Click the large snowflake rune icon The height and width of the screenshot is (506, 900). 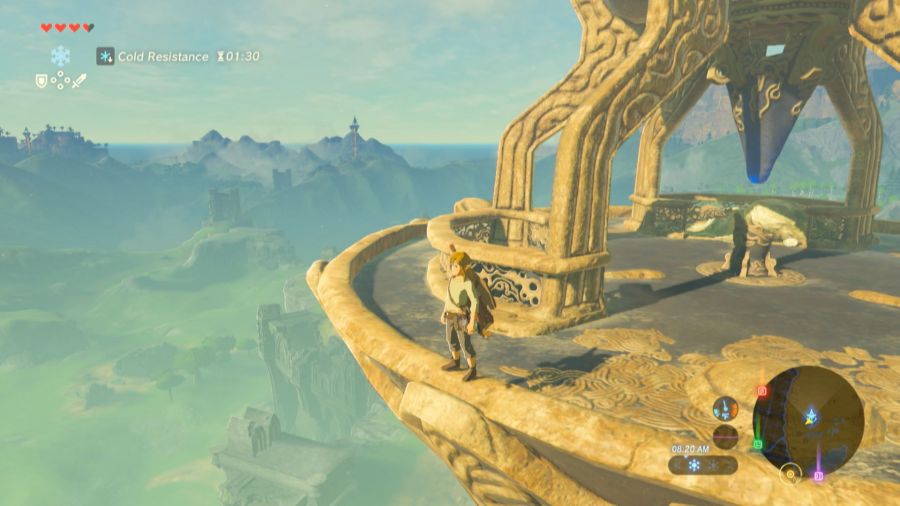coord(60,56)
